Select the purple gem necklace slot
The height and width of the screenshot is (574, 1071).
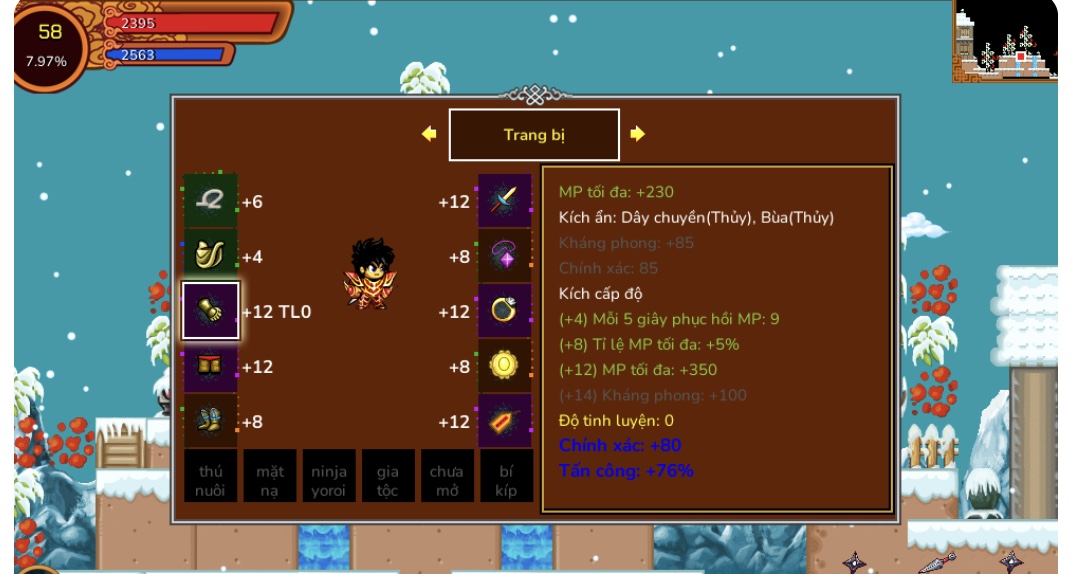pyautogui.click(x=505, y=256)
